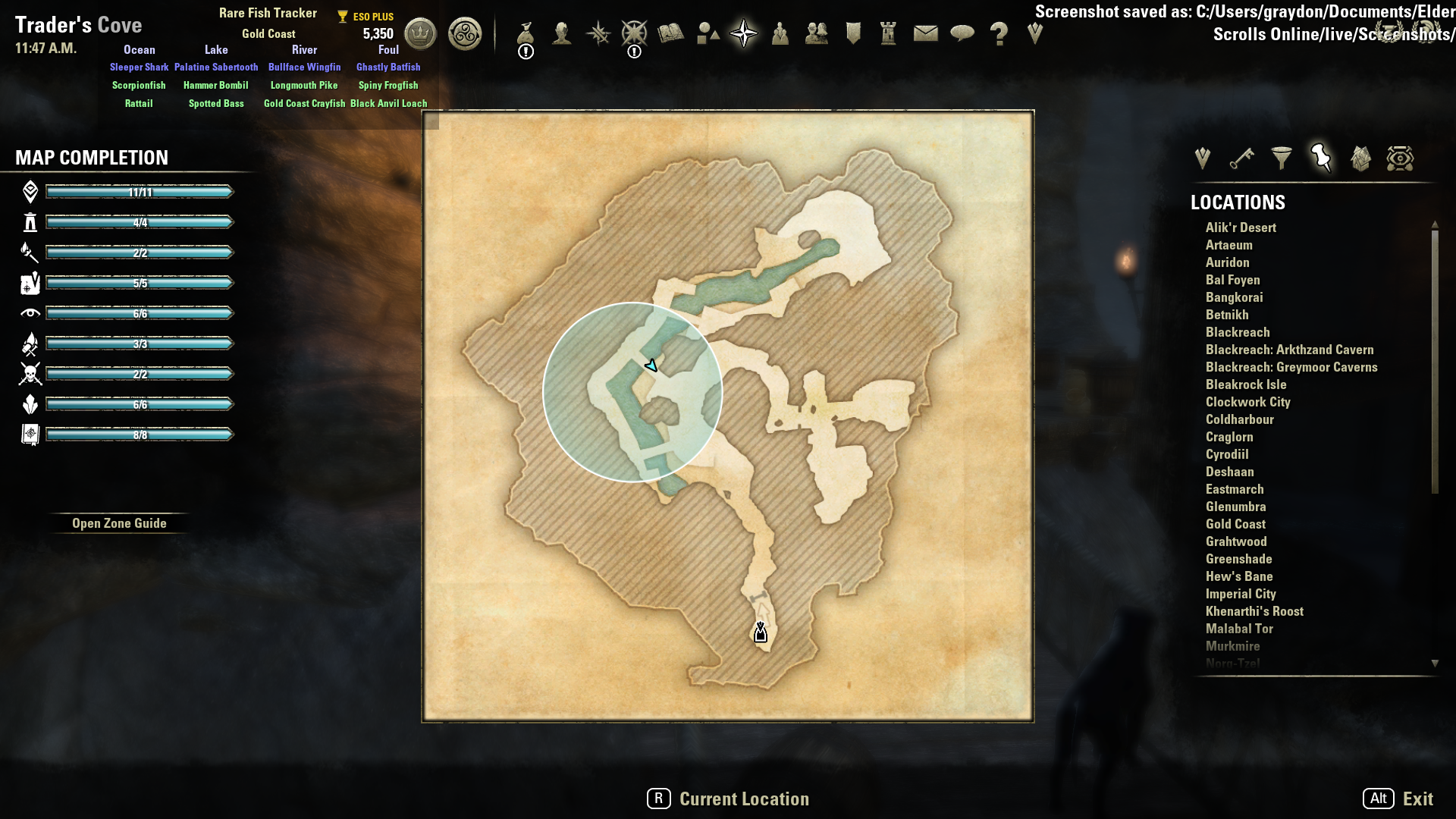Open the mail envelope icon
The height and width of the screenshot is (819, 1456).
click(925, 34)
